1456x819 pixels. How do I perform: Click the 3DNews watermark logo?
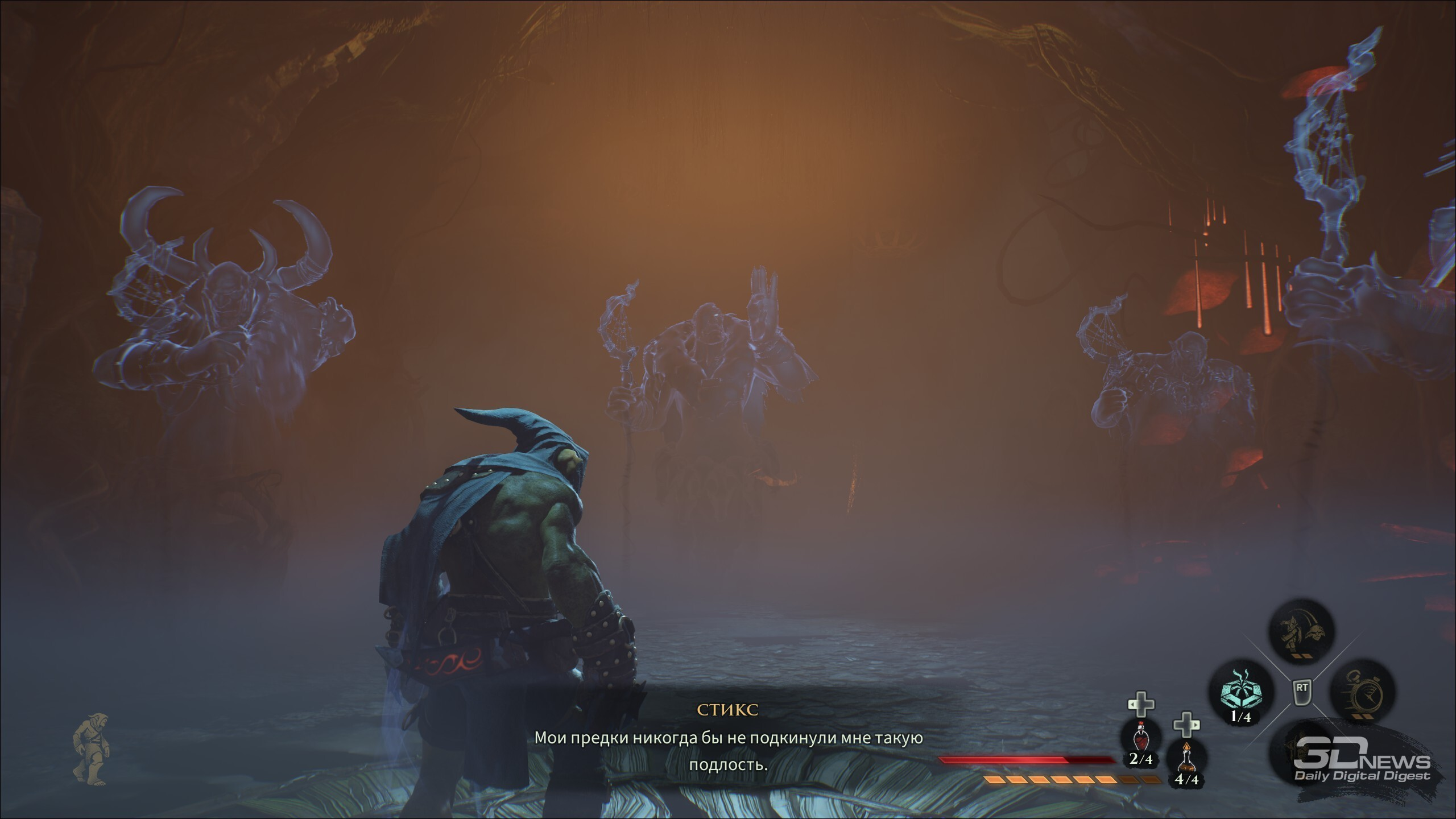(x=1362, y=766)
